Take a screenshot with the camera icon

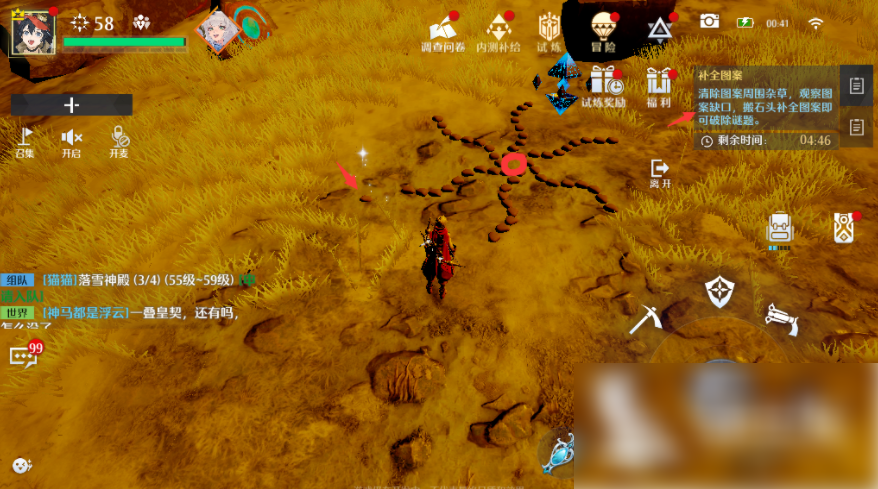[709, 21]
